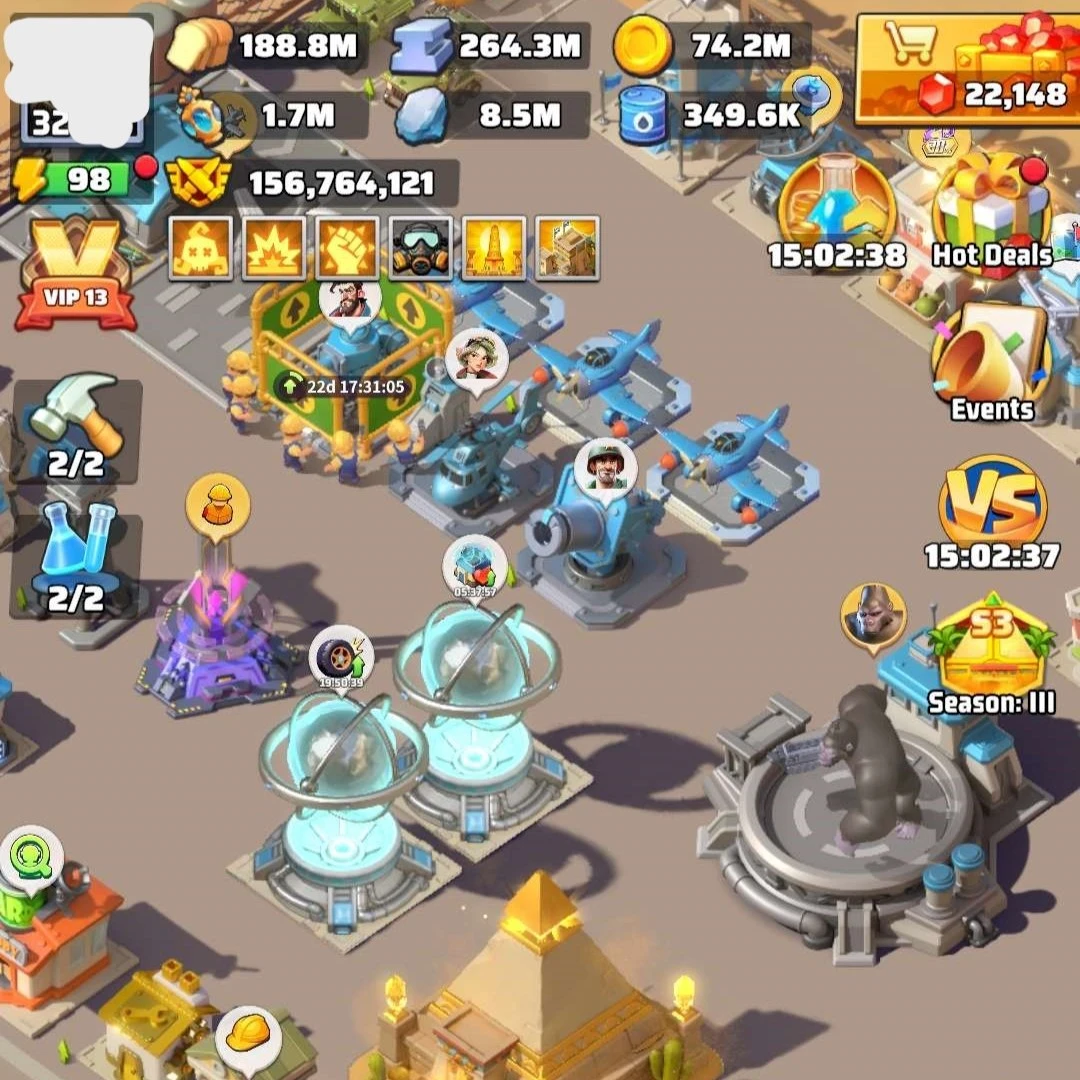Open the VIP 13 badge

76,272
